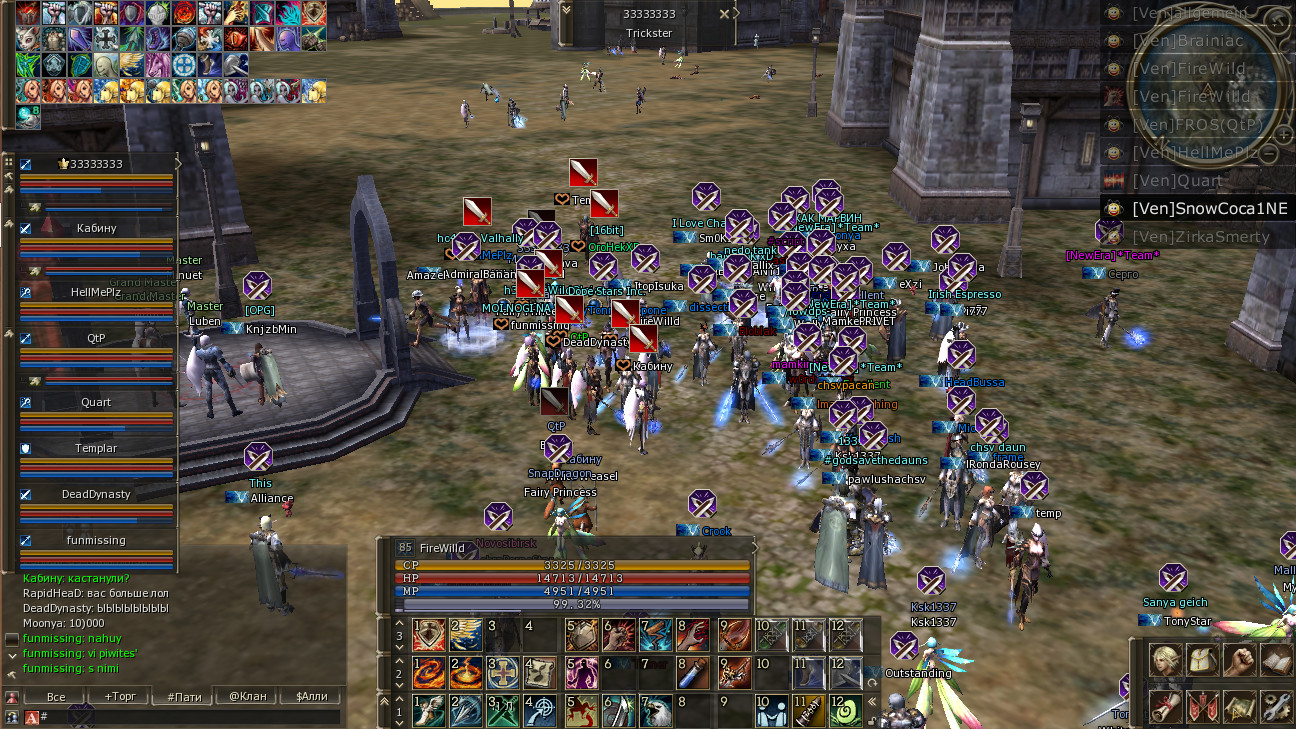1296x729 pixels.
Task: Open the @Клан chat tab
Action: coord(247,696)
